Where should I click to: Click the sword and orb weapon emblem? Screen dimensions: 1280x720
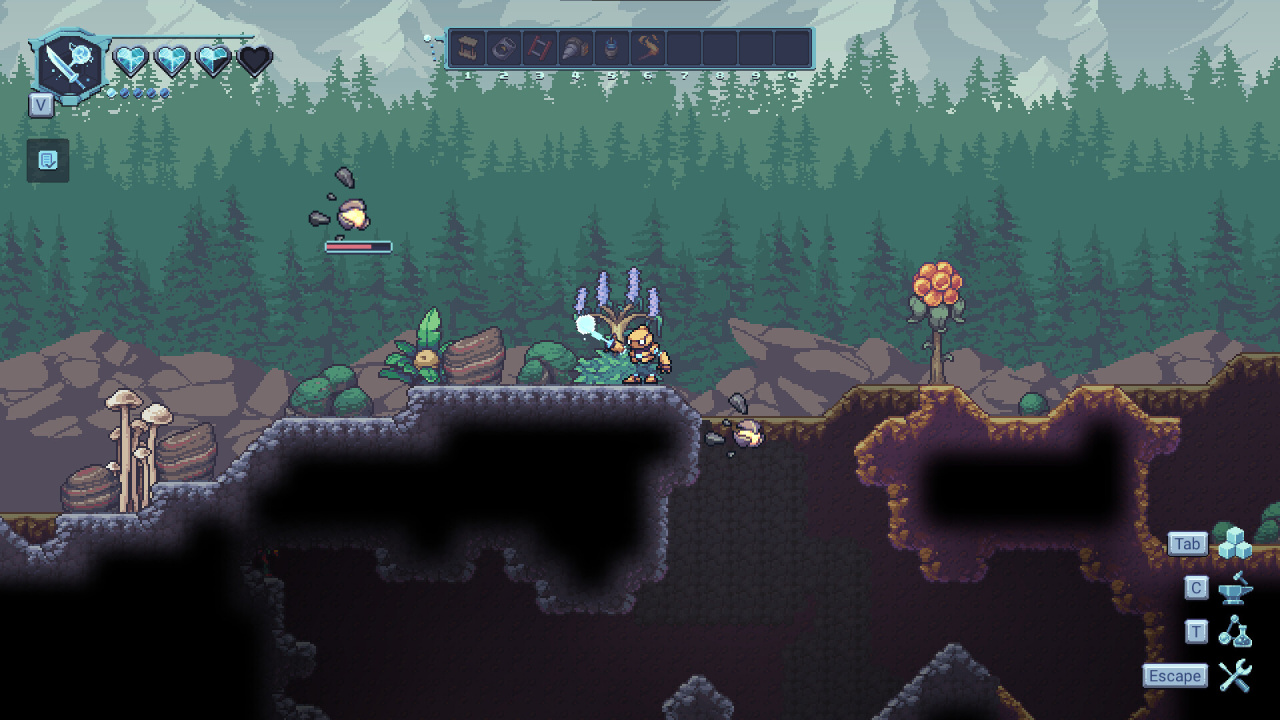(x=69, y=65)
